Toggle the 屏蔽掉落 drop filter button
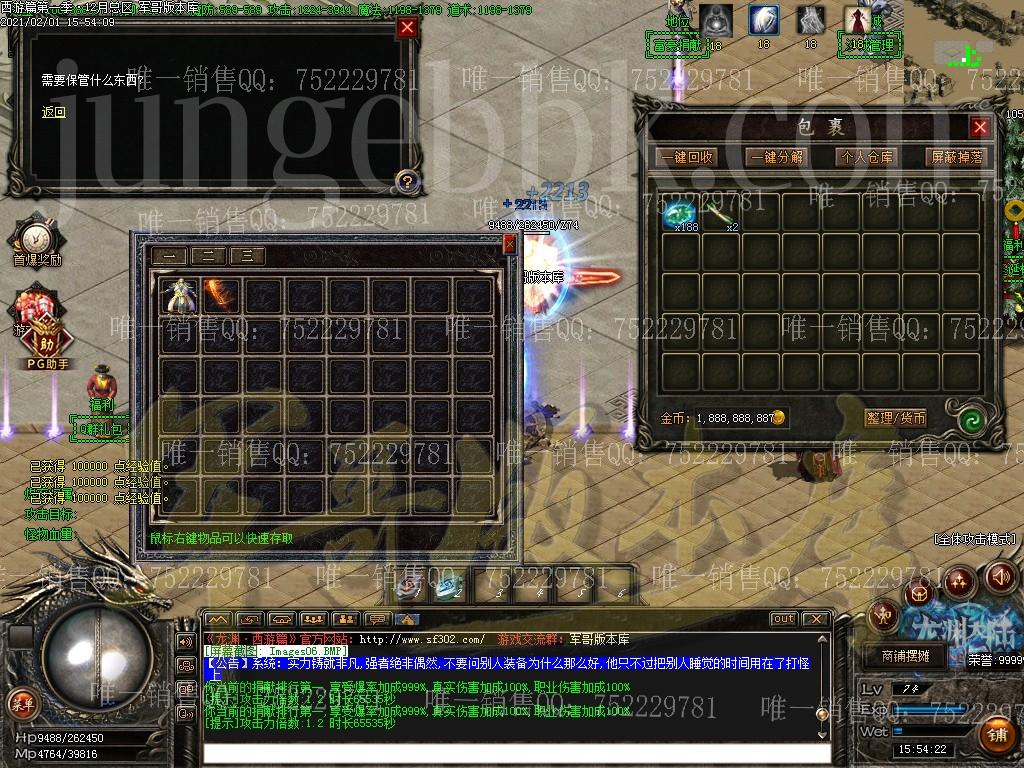Screen dimensions: 1024x768 [x=957, y=157]
